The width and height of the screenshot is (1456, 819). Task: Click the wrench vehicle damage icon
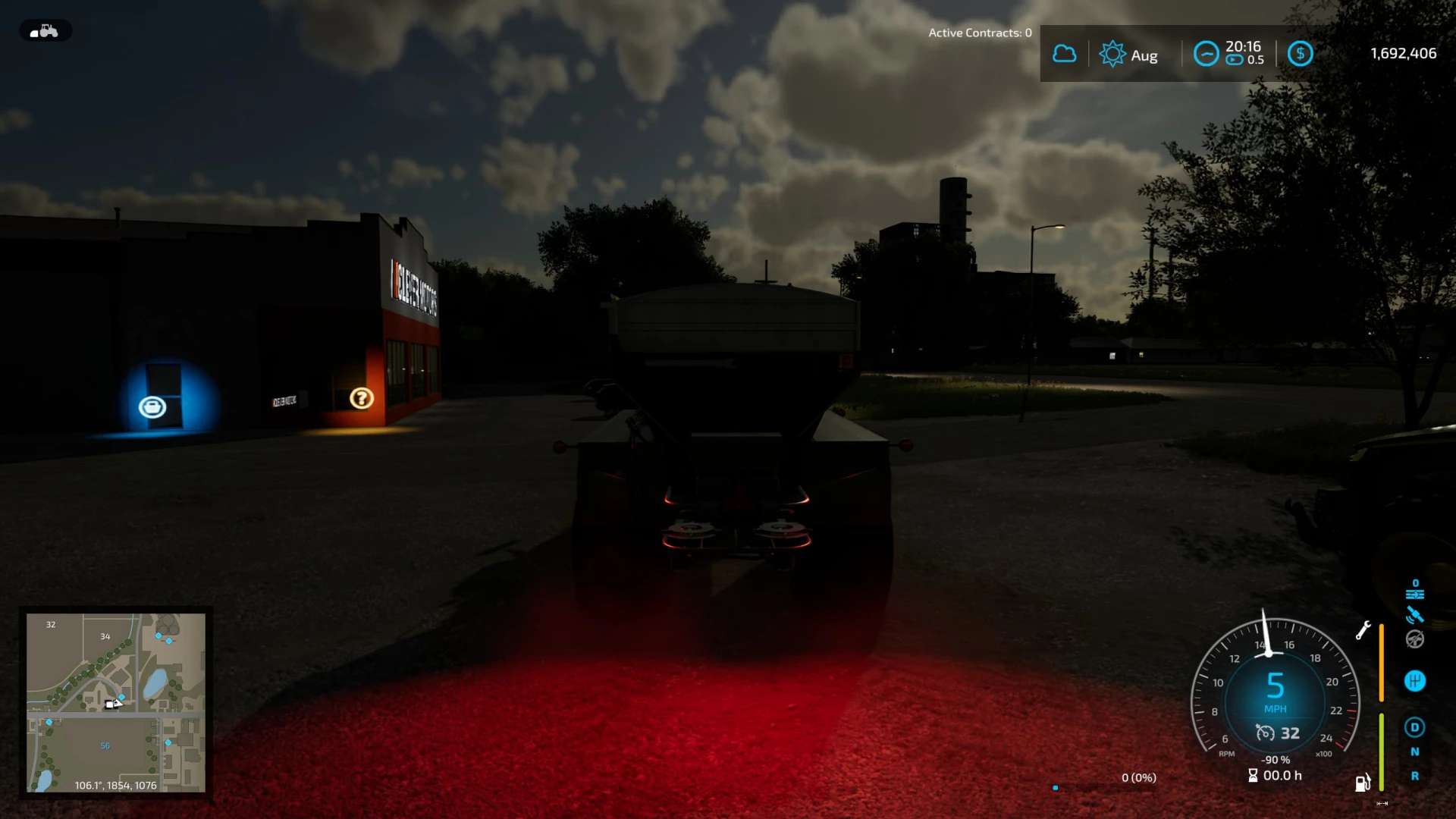point(1363,630)
